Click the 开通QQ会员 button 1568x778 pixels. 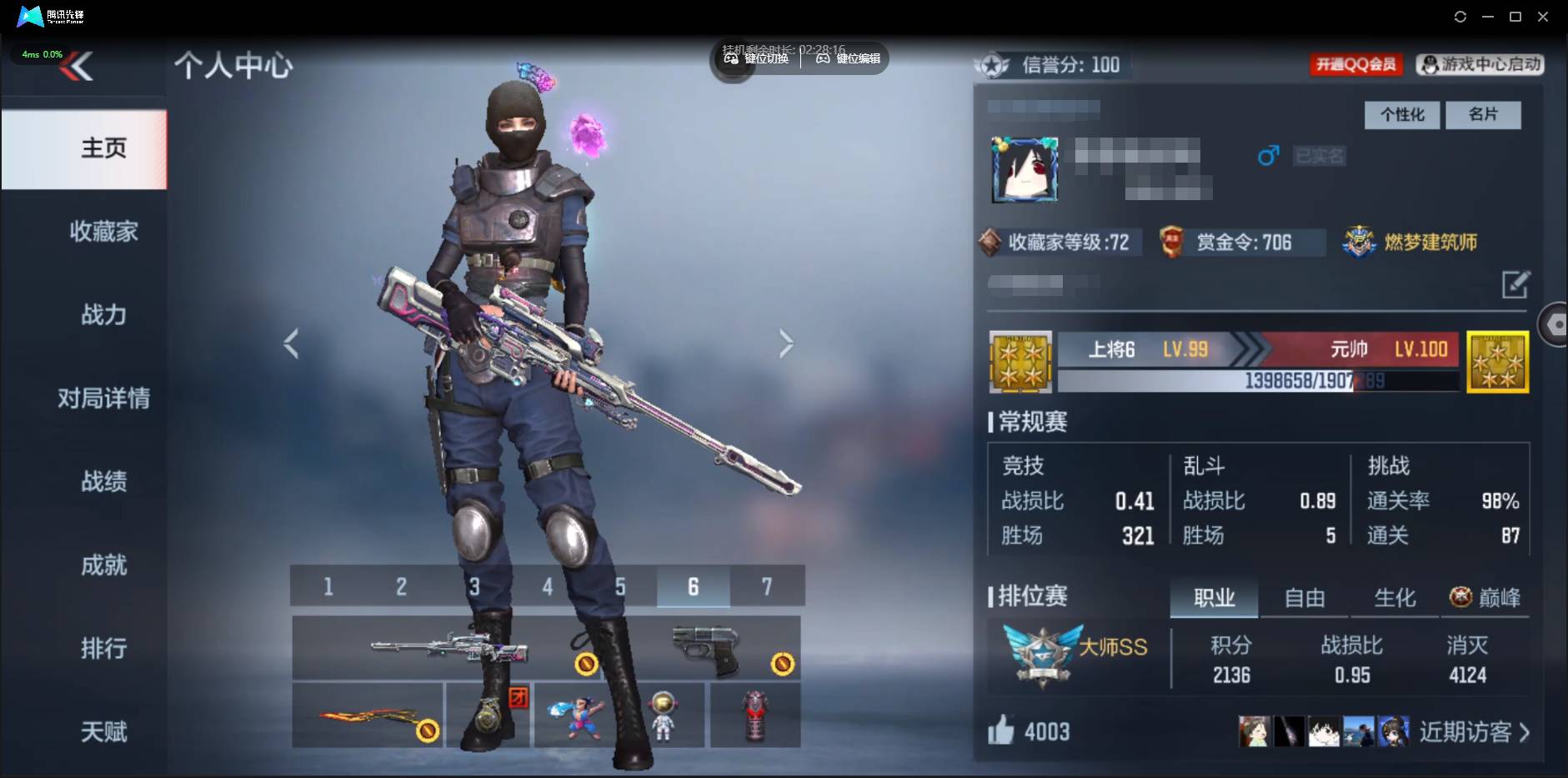coord(1355,64)
